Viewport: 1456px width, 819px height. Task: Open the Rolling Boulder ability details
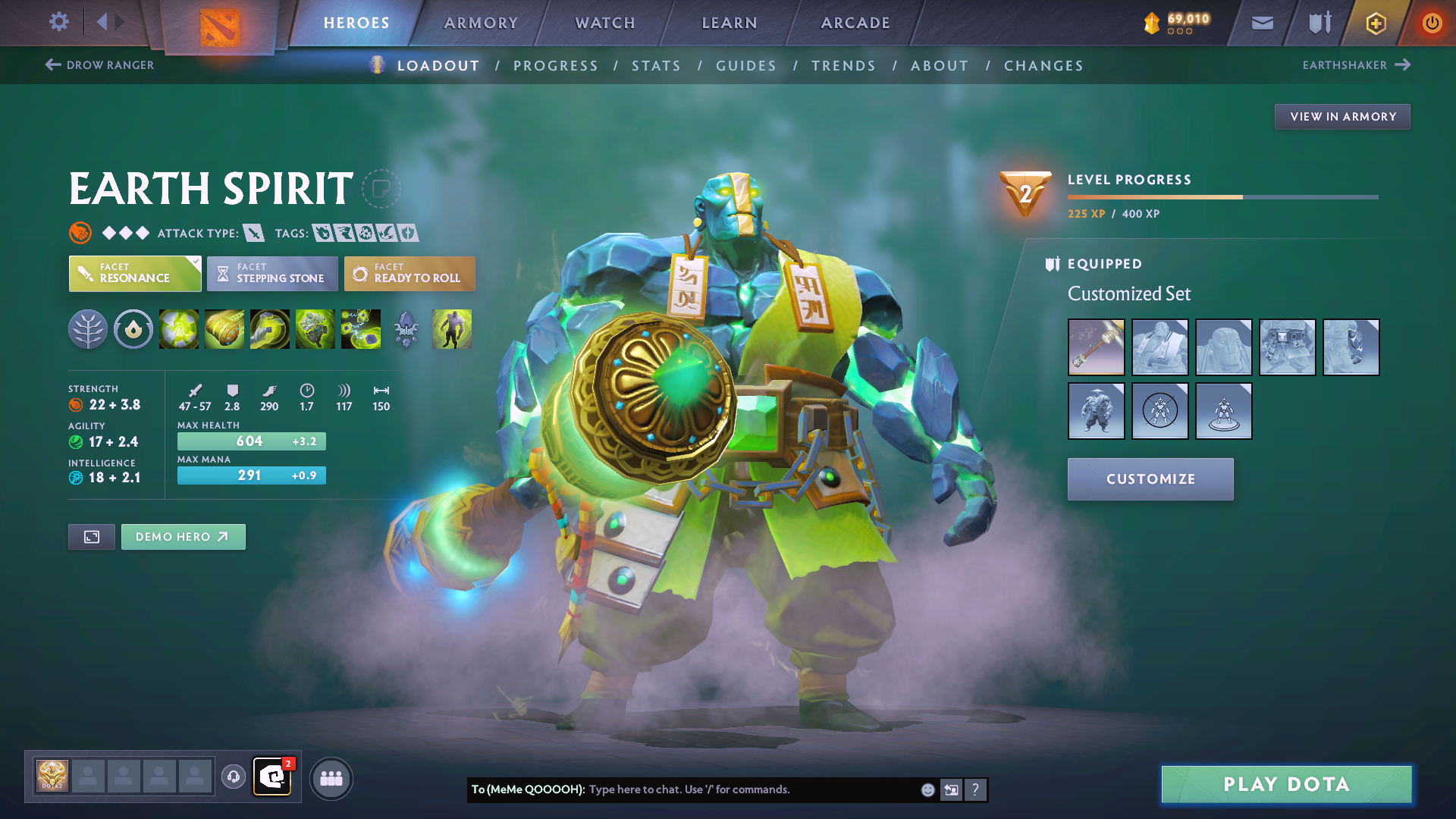pos(224,328)
